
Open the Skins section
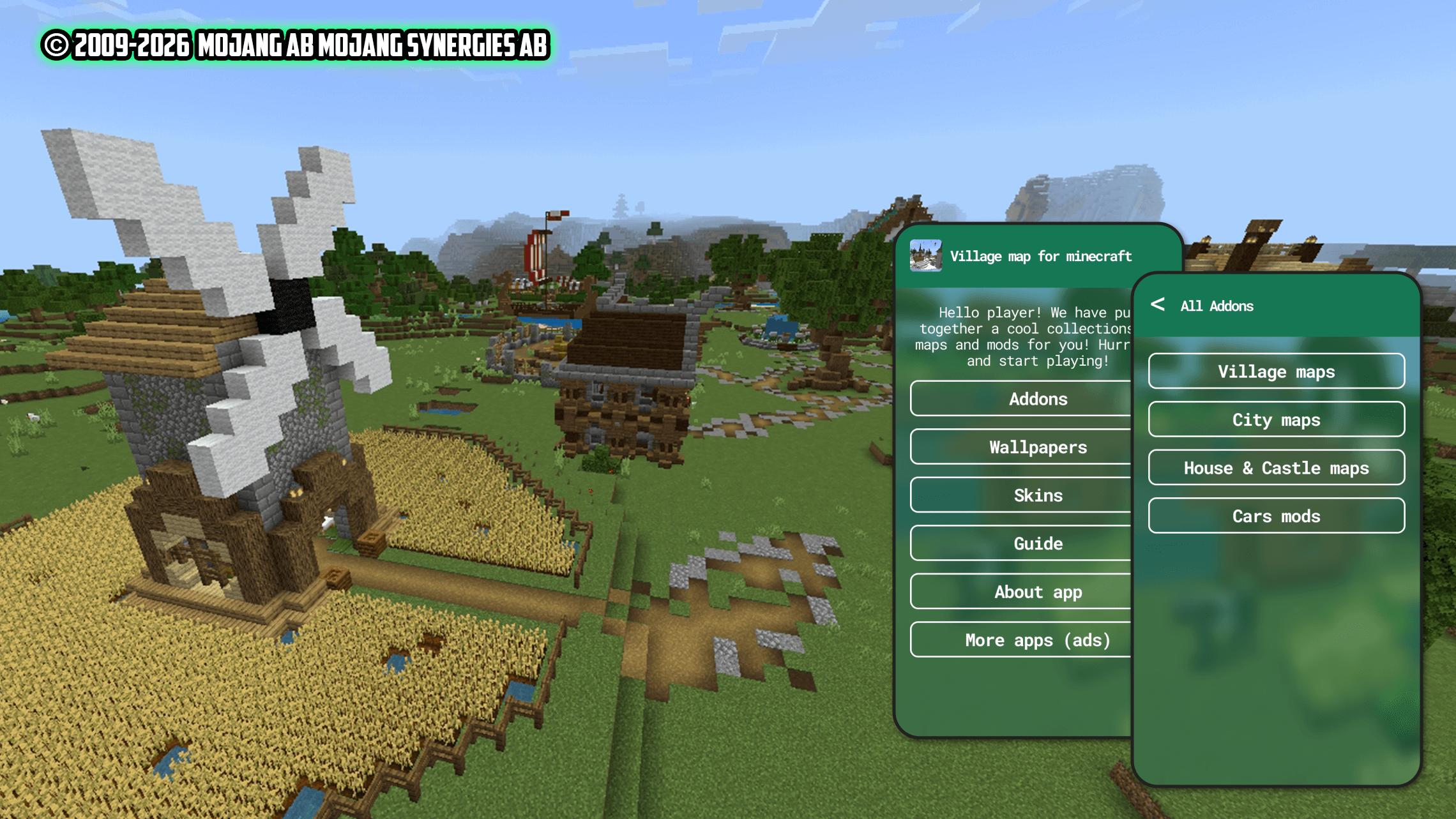point(1022,495)
